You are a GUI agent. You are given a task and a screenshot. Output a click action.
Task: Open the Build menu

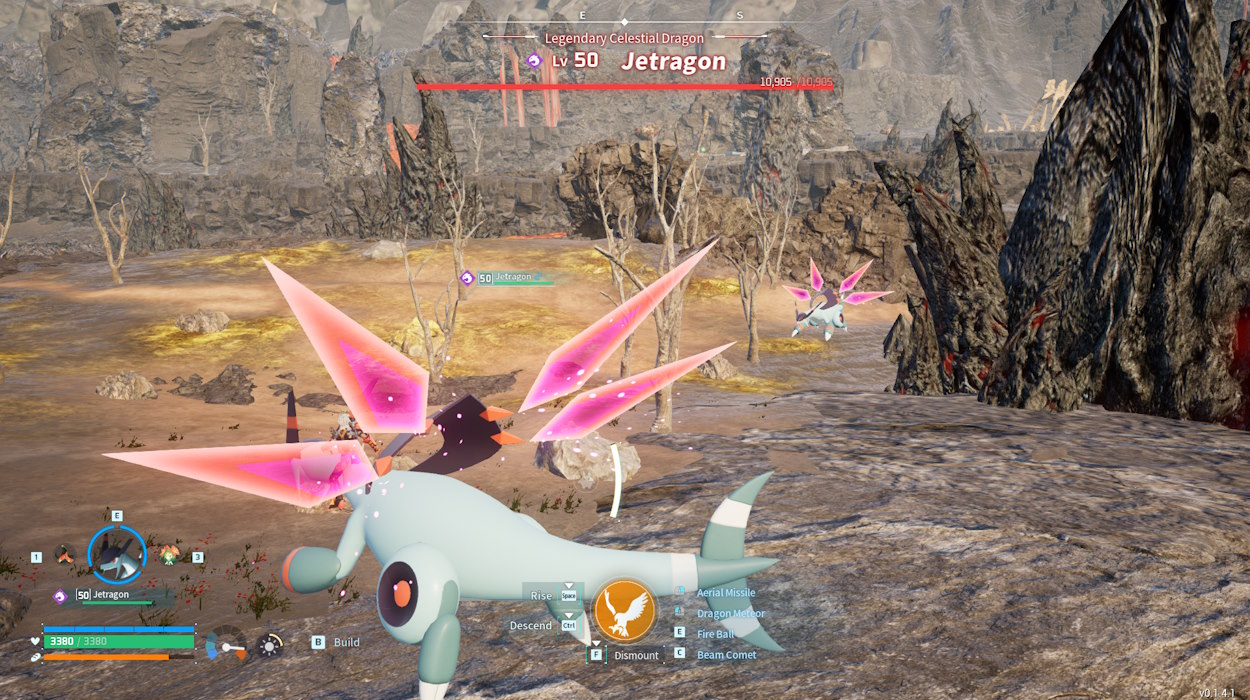[346, 642]
